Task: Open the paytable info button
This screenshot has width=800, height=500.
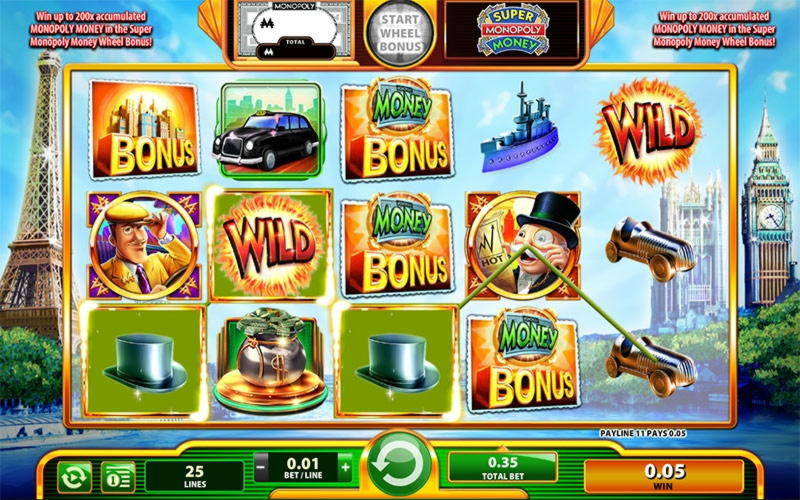Action: (118, 476)
